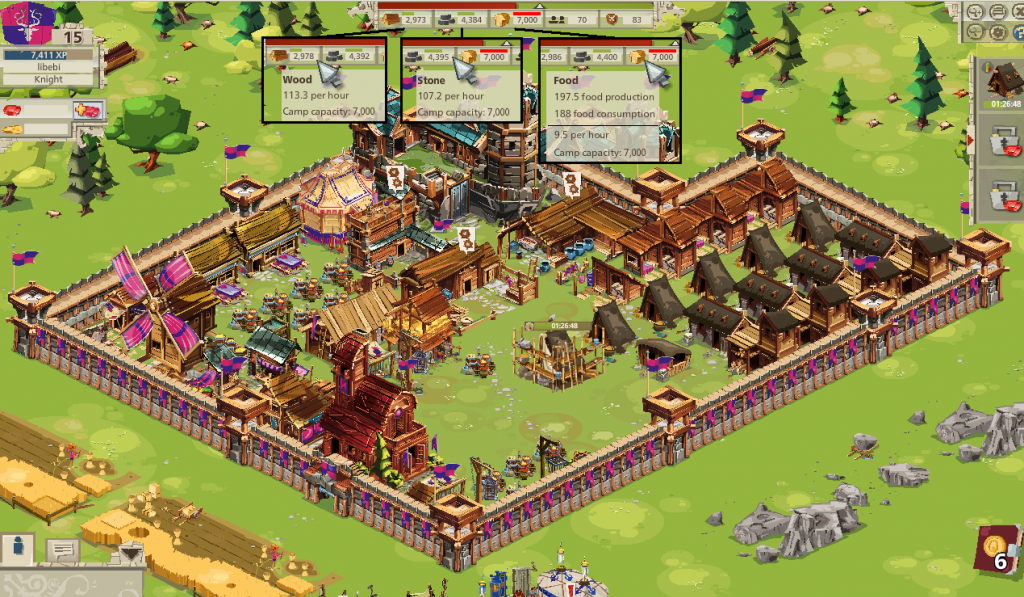This screenshot has width=1024, height=597.
Task: Add rubies with the plus button
Action: coord(86,110)
